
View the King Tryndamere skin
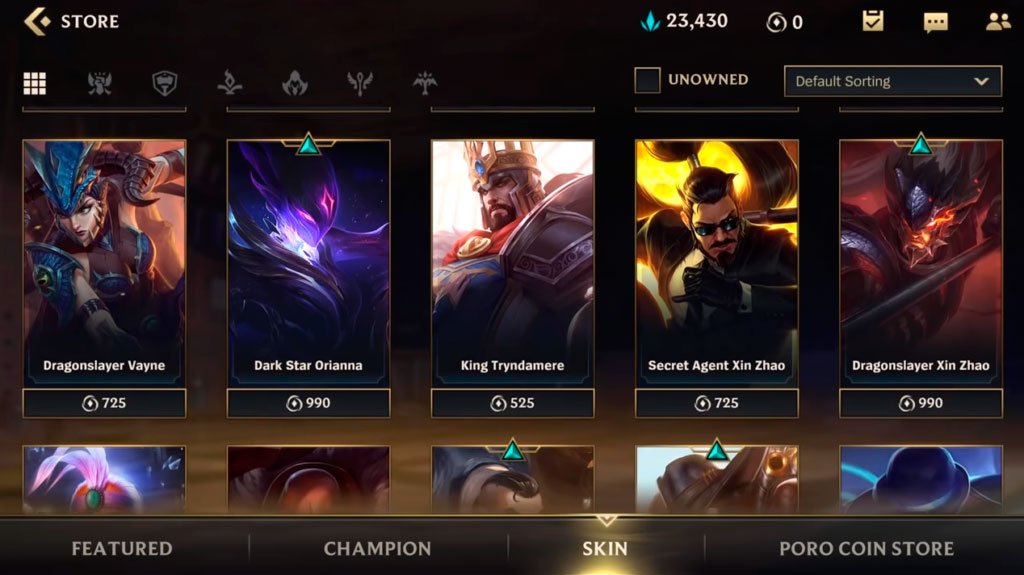coord(512,262)
